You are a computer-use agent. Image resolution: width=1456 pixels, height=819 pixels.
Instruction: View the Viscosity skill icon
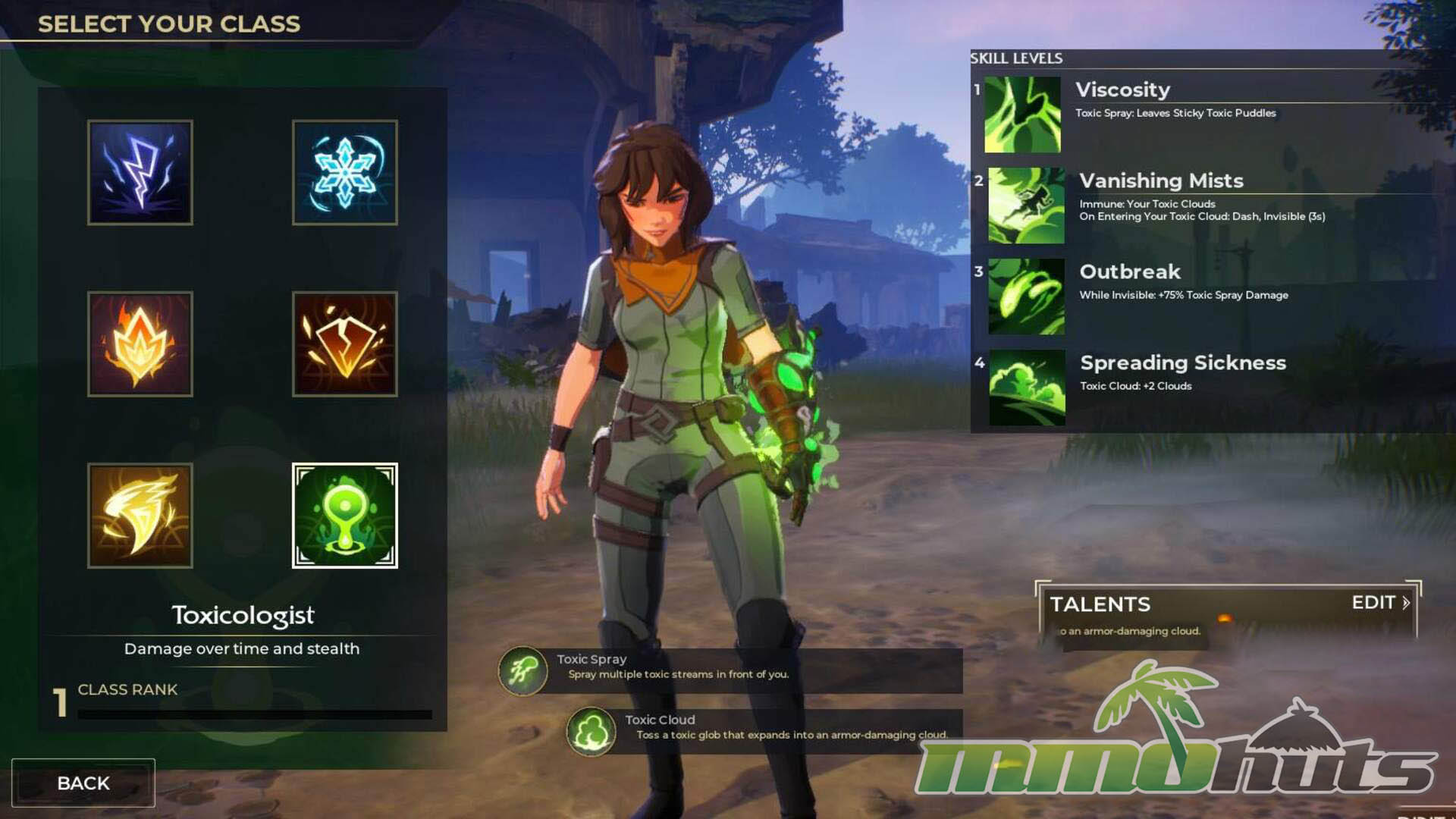click(x=1022, y=115)
